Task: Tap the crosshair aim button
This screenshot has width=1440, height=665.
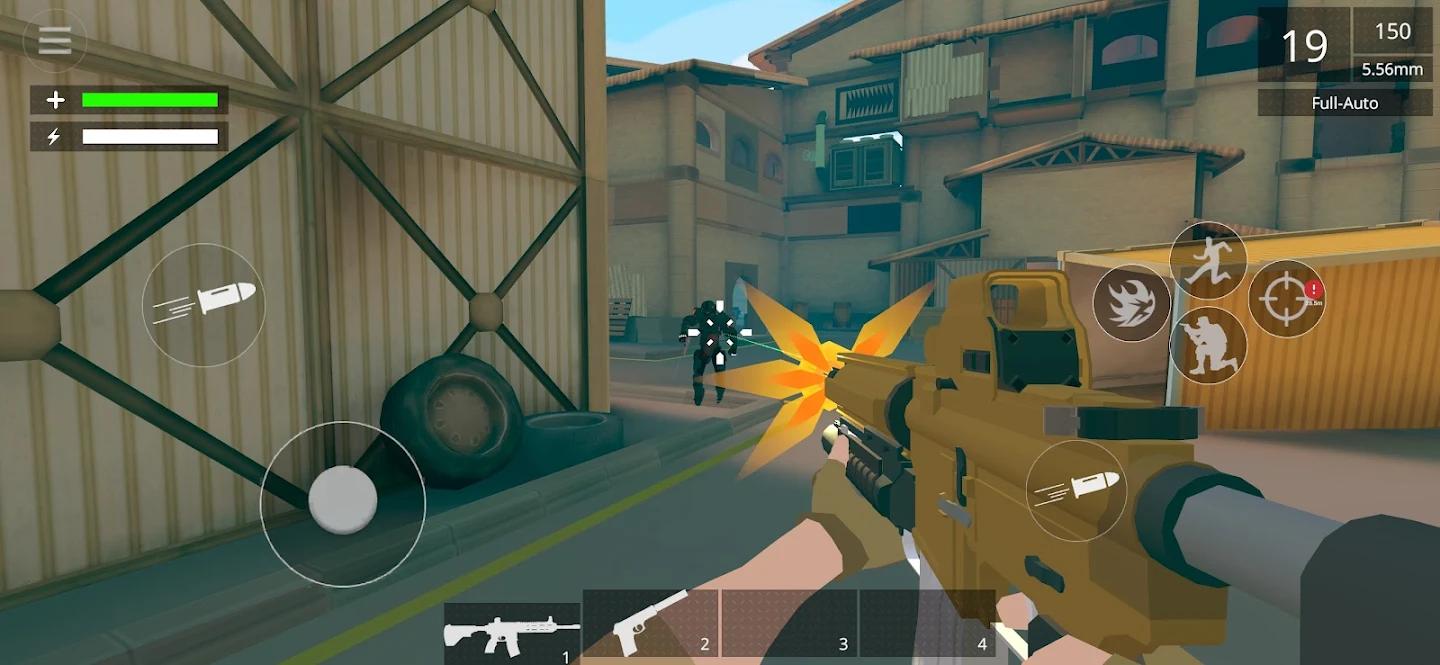Action: 1287,299
